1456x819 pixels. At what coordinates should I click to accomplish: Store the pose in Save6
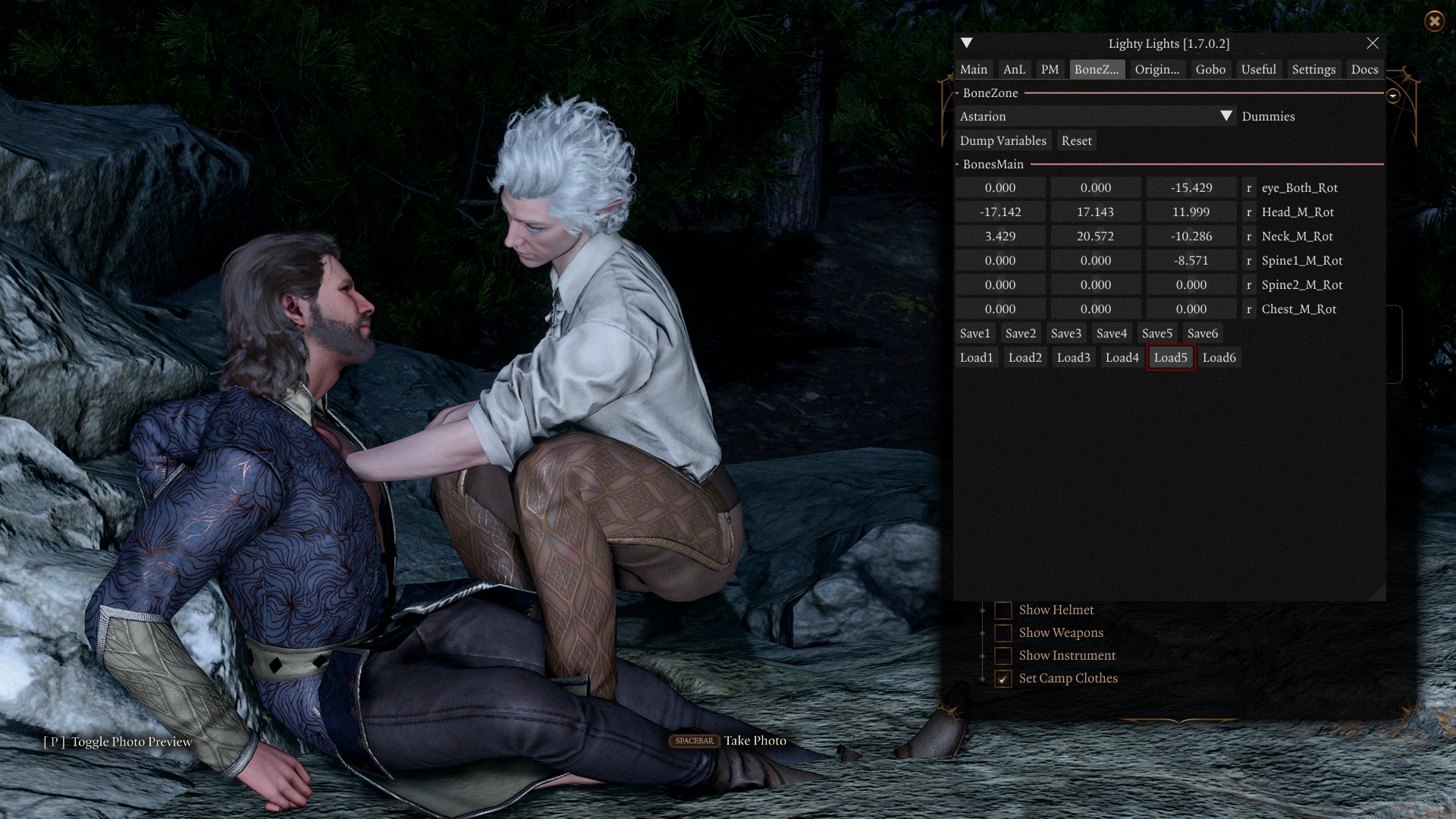(x=1202, y=334)
